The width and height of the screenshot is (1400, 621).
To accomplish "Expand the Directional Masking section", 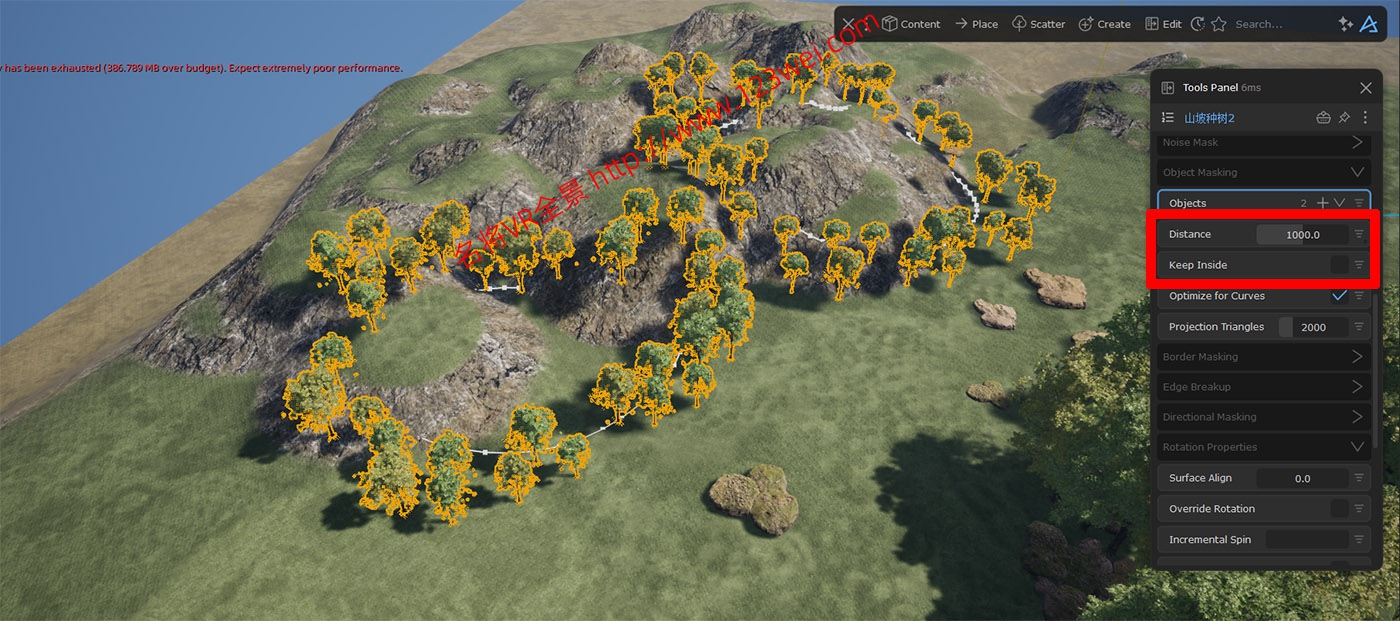I will 1357,417.
